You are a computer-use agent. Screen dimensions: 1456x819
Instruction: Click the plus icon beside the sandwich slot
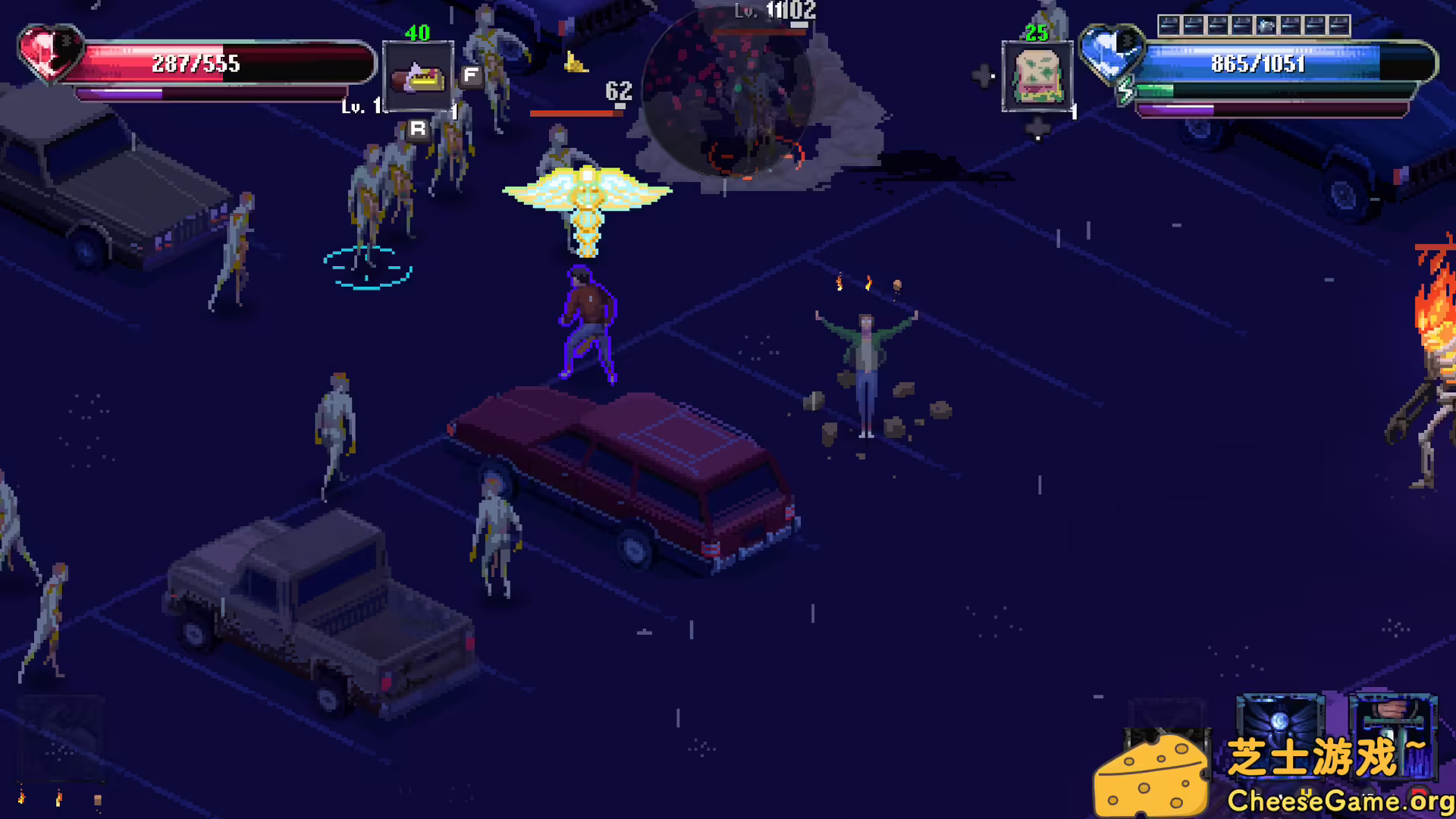(x=983, y=76)
